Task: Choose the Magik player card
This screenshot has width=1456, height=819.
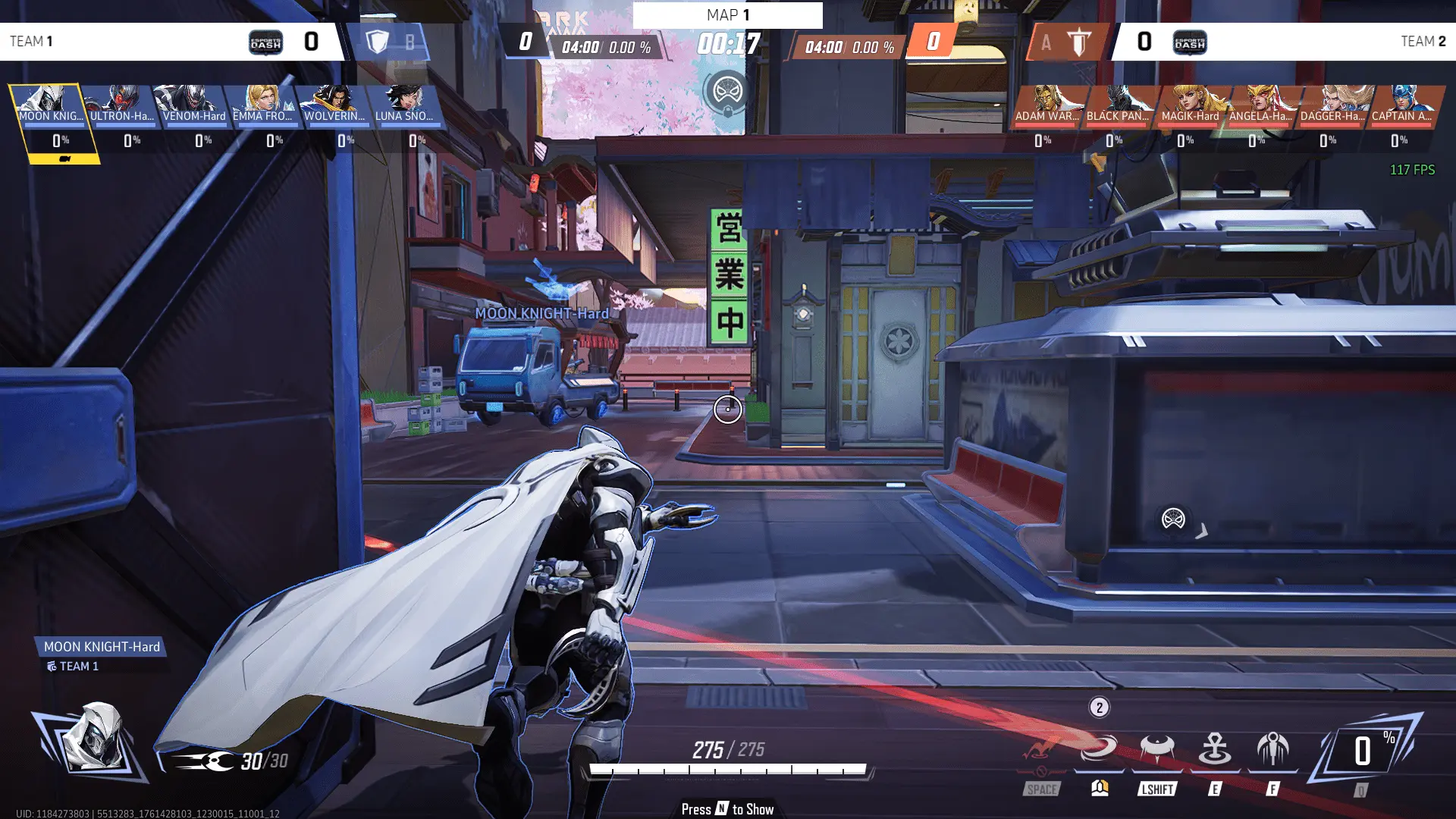Action: click(1190, 106)
